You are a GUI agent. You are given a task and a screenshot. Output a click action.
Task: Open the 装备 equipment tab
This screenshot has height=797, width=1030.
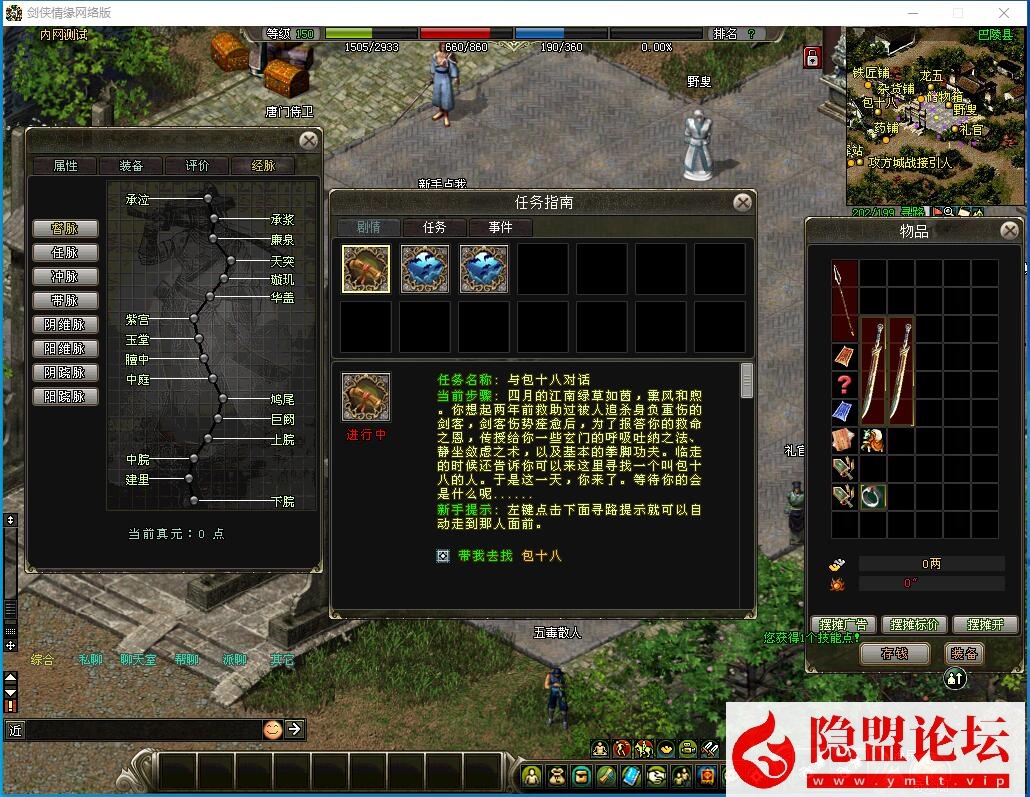(x=131, y=166)
